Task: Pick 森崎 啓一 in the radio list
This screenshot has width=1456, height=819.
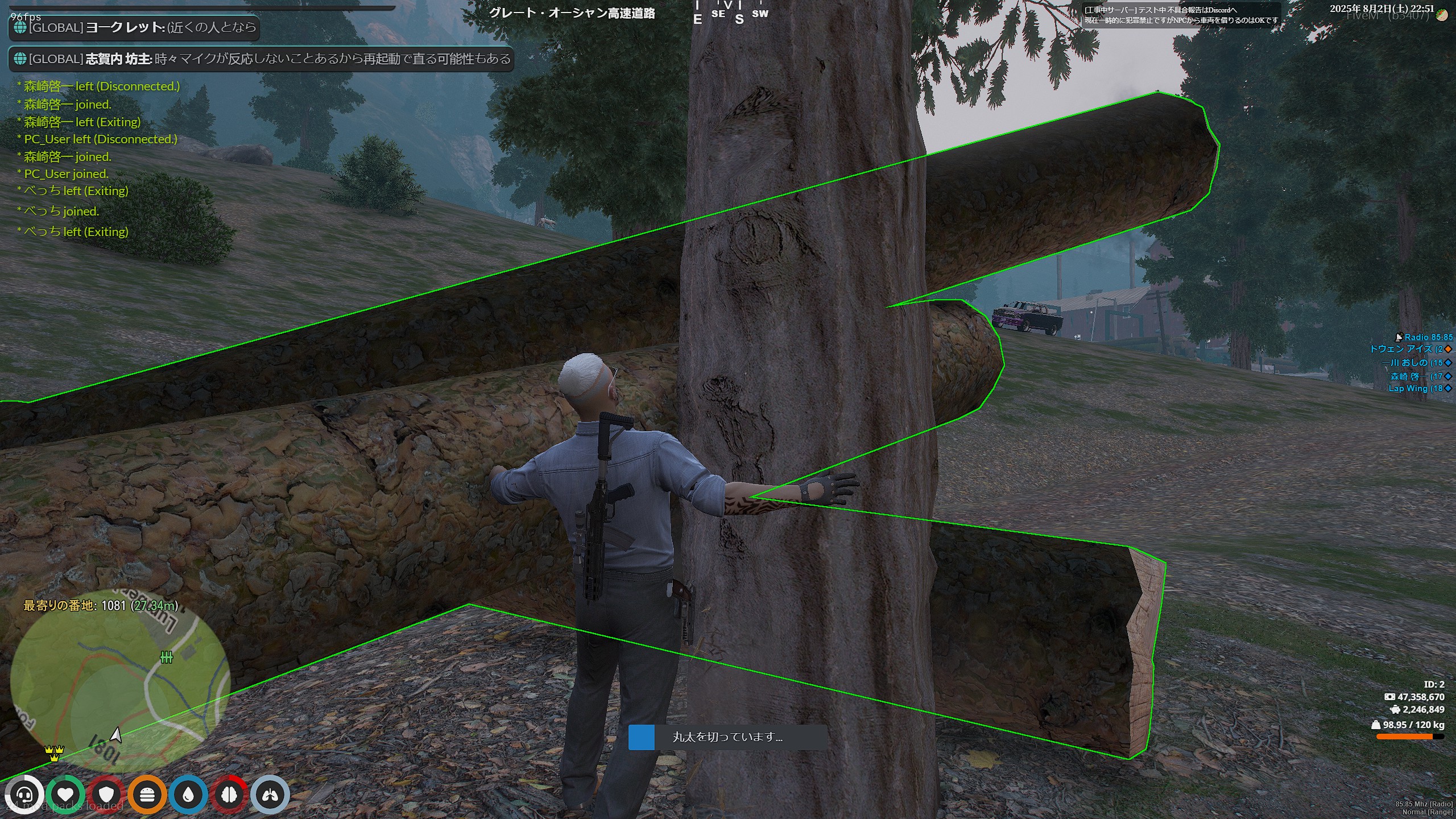Action: tap(1416, 376)
